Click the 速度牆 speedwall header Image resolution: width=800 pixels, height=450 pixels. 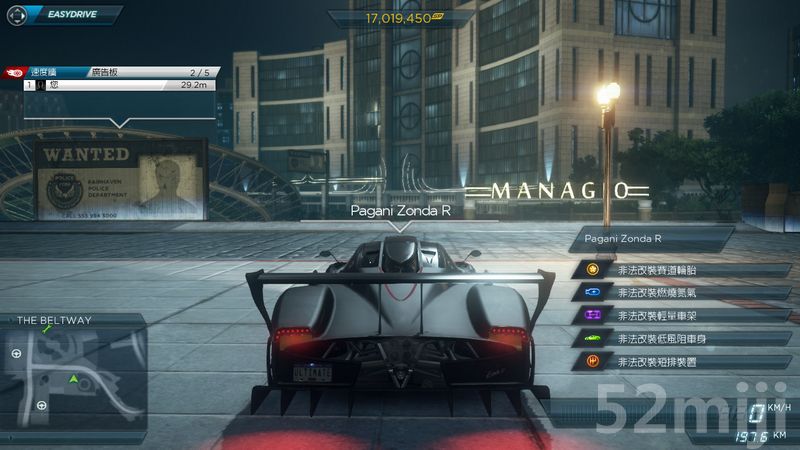pyautogui.click(x=47, y=73)
